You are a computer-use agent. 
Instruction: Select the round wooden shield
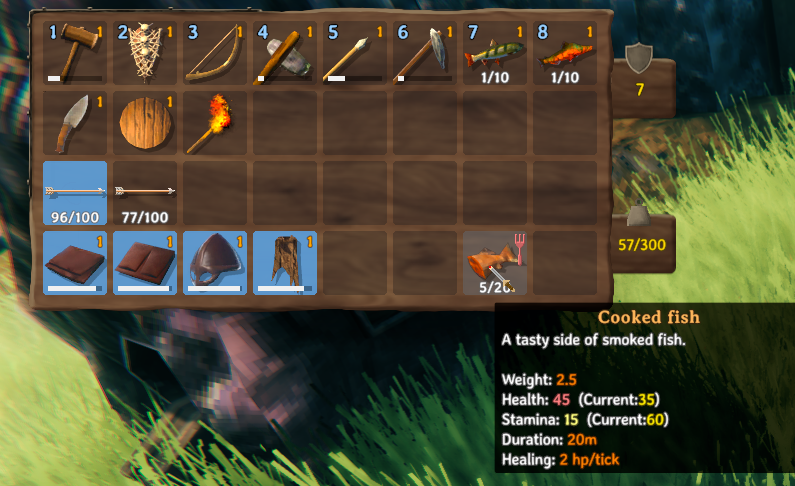coord(145,123)
